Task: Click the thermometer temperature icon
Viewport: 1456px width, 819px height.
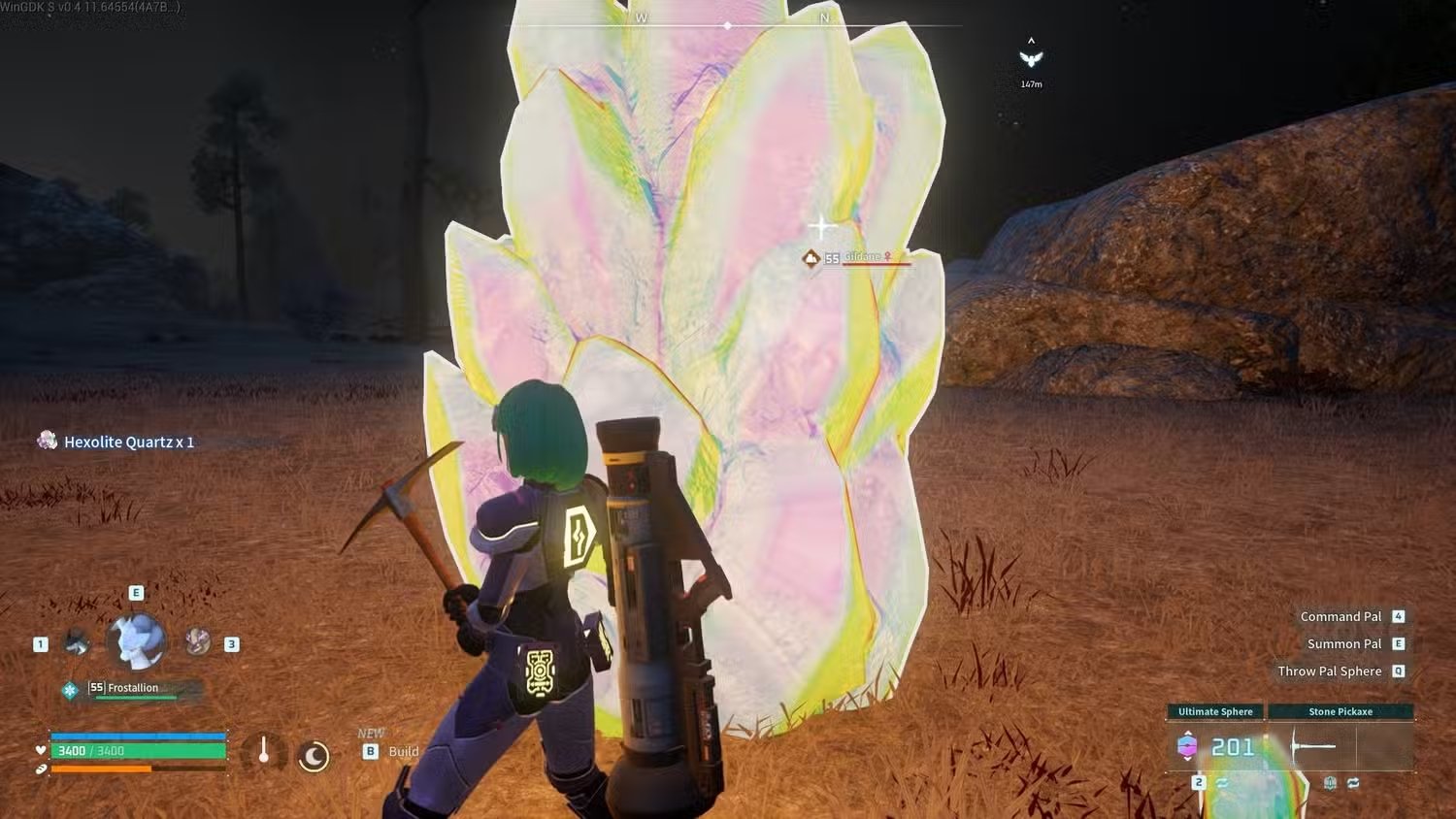Action: (263, 753)
